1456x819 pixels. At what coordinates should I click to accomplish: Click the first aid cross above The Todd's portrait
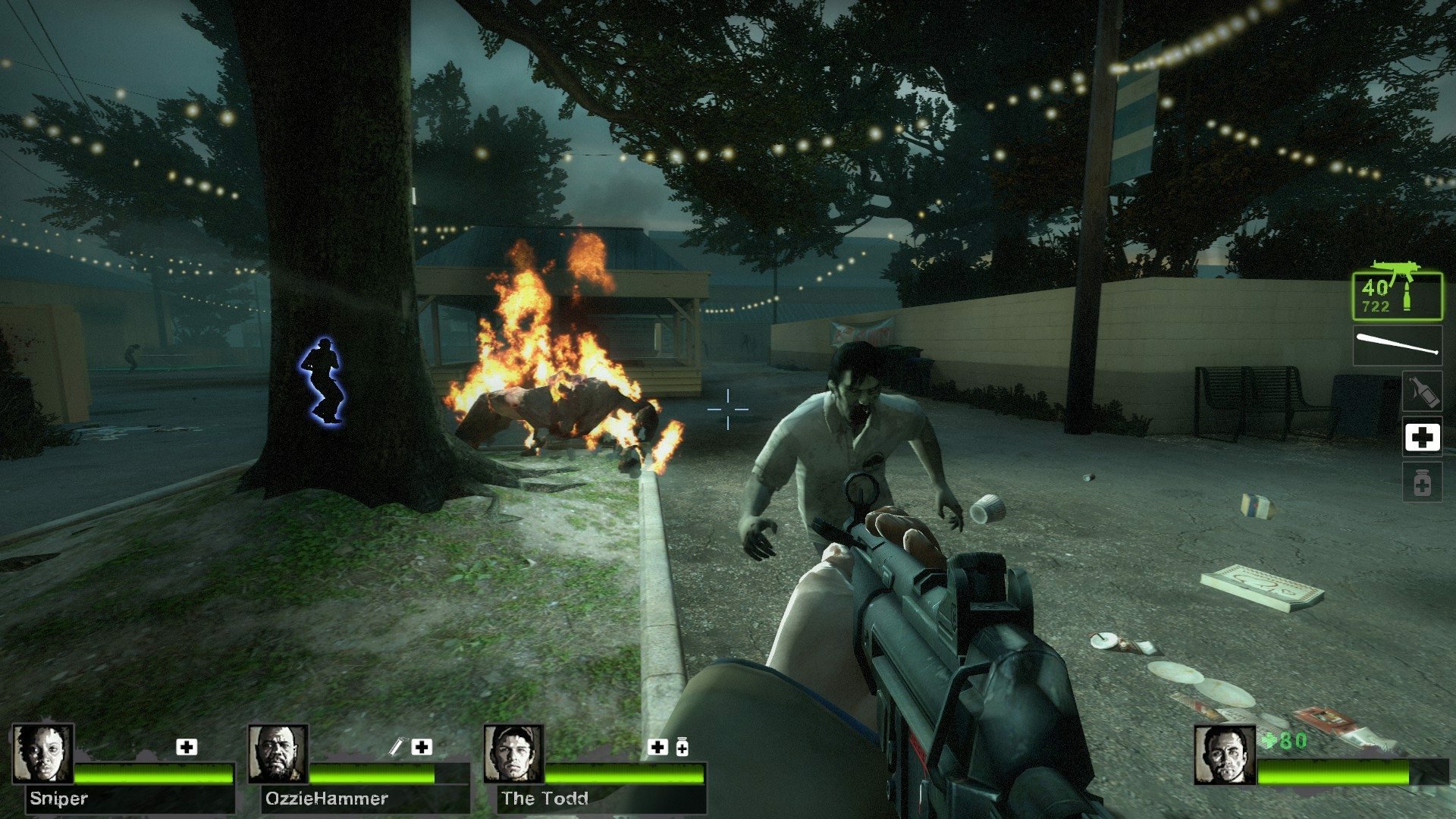[x=656, y=746]
